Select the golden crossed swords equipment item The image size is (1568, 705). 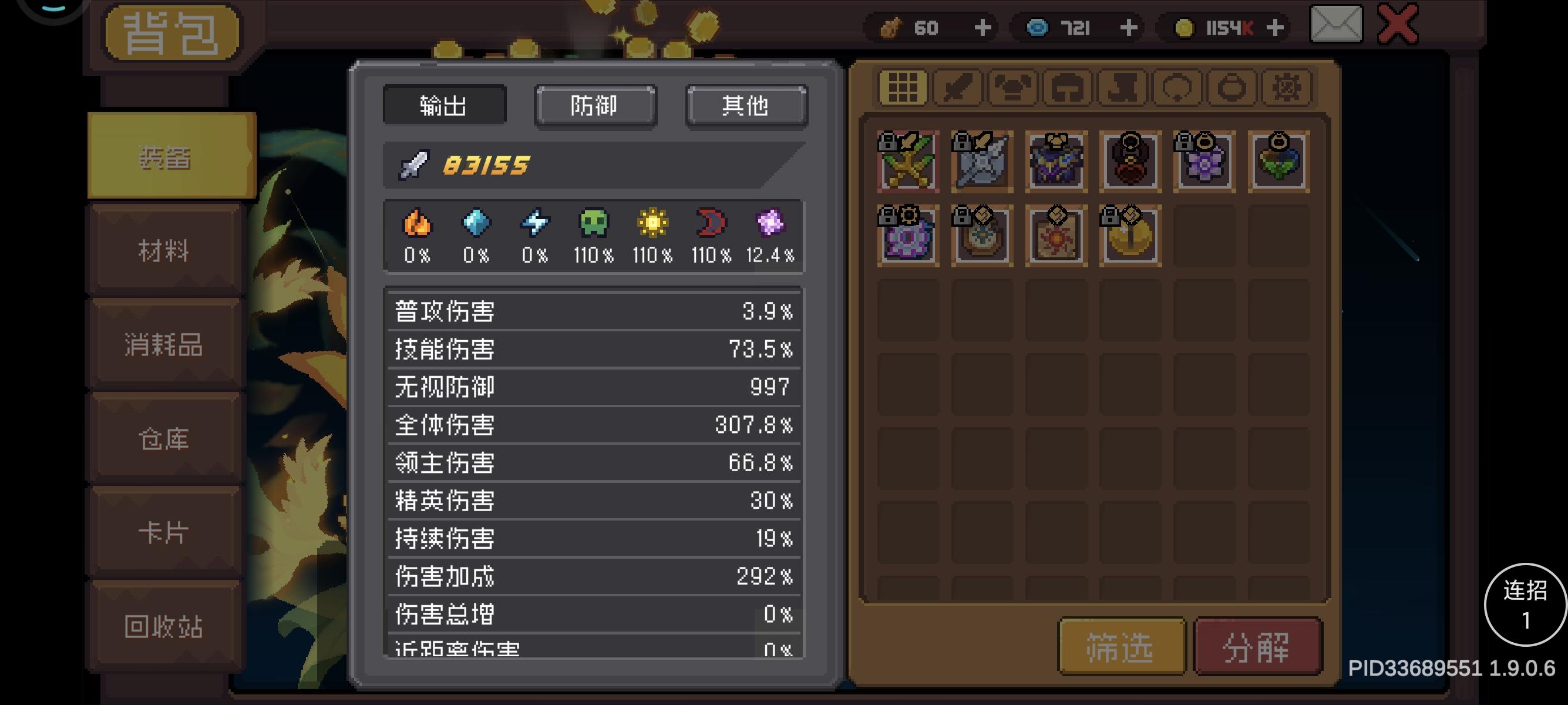[x=908, y=162]
